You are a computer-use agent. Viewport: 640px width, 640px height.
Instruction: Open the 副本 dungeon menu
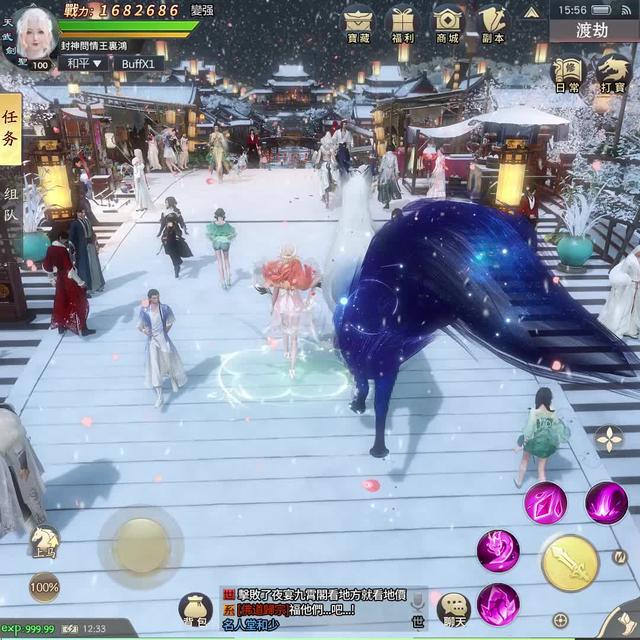(x=492, y=22)
